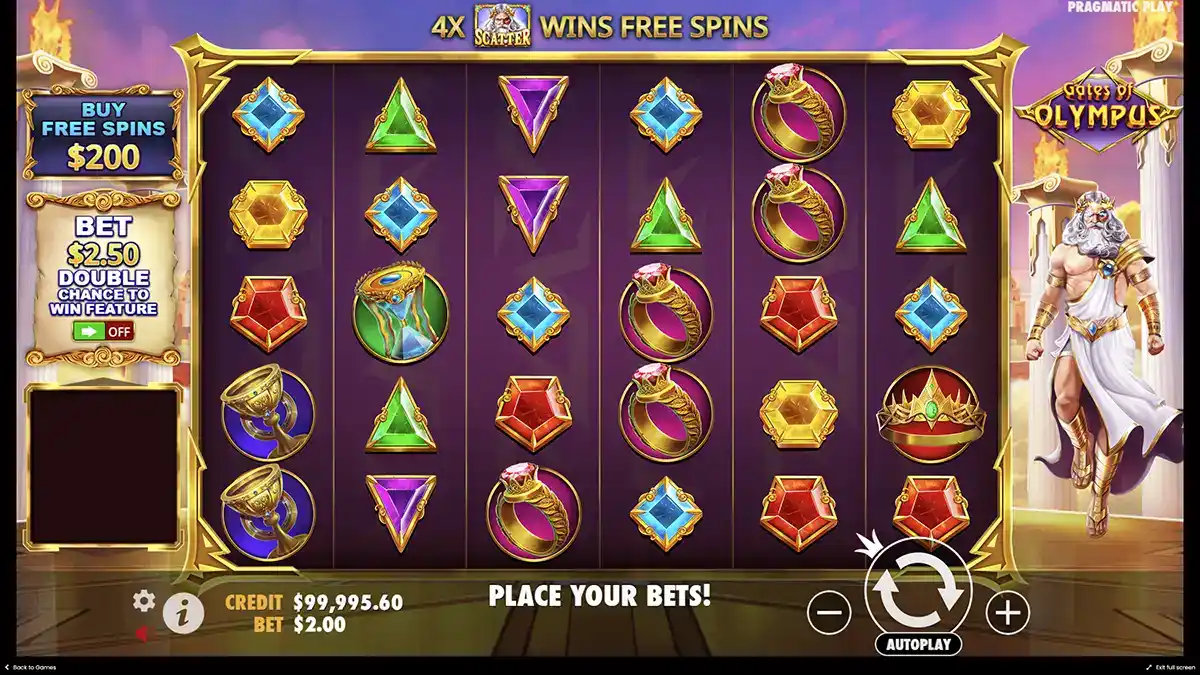Decrease the bet with the minus button
Viewport: 1200px width, 675px height.
(x=829, y=612)
